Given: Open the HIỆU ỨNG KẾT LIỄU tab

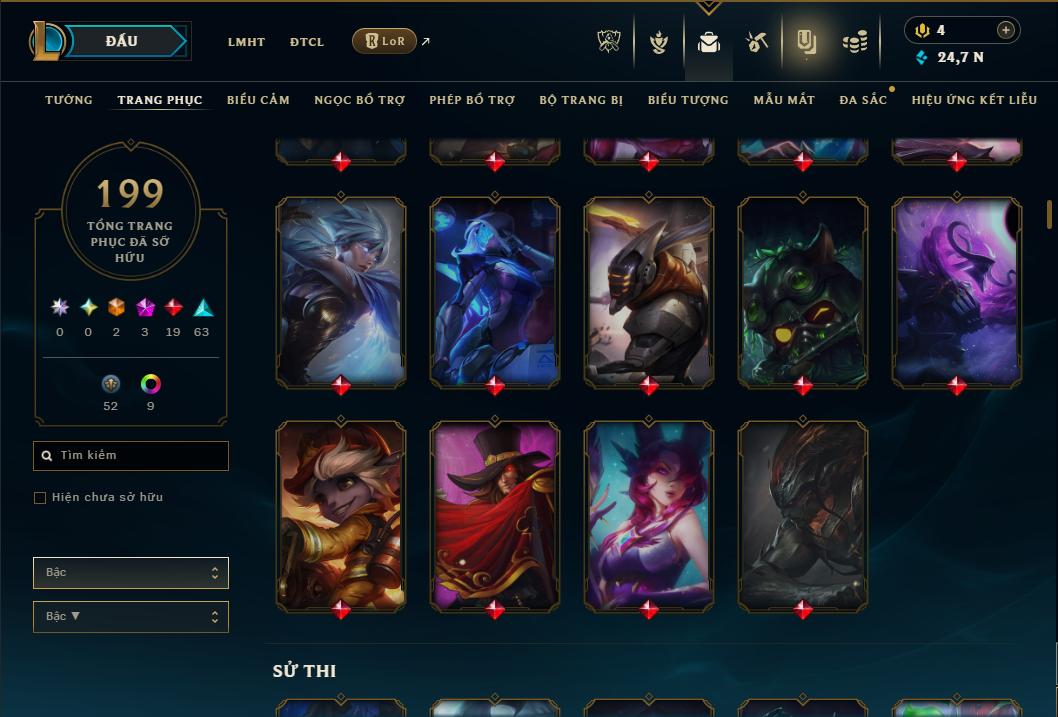Looking at the screenshot, I should 974,100.
